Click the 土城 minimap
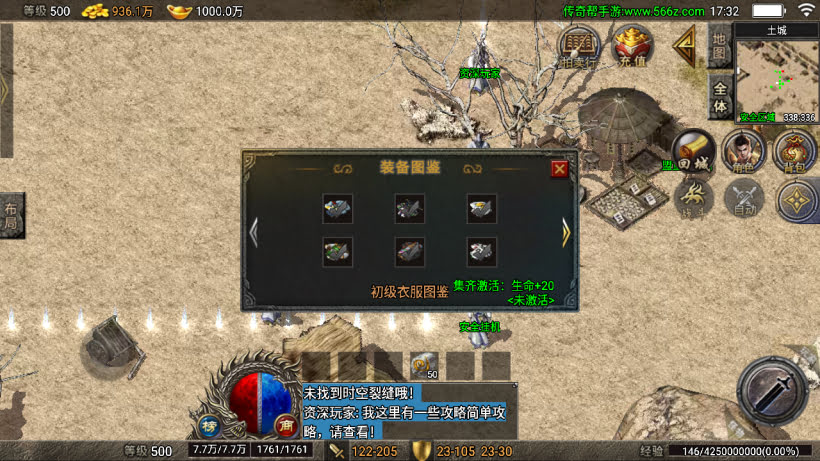Image resolution: width=820 pixels, height=461 pixels. point(777,77)
